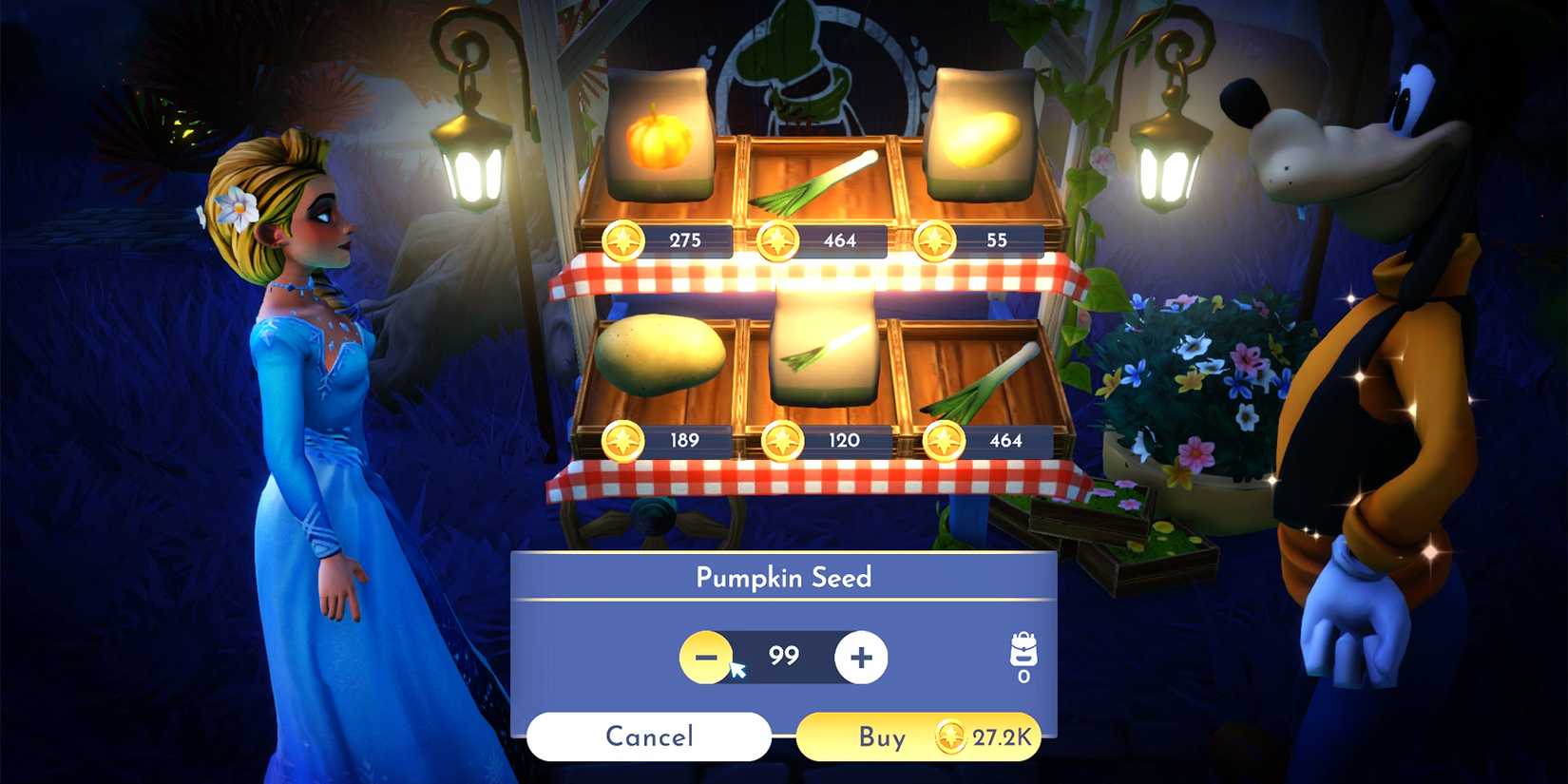
Task: Increase the seed quantity with the plus button
Action: click(x=858, y=656)
